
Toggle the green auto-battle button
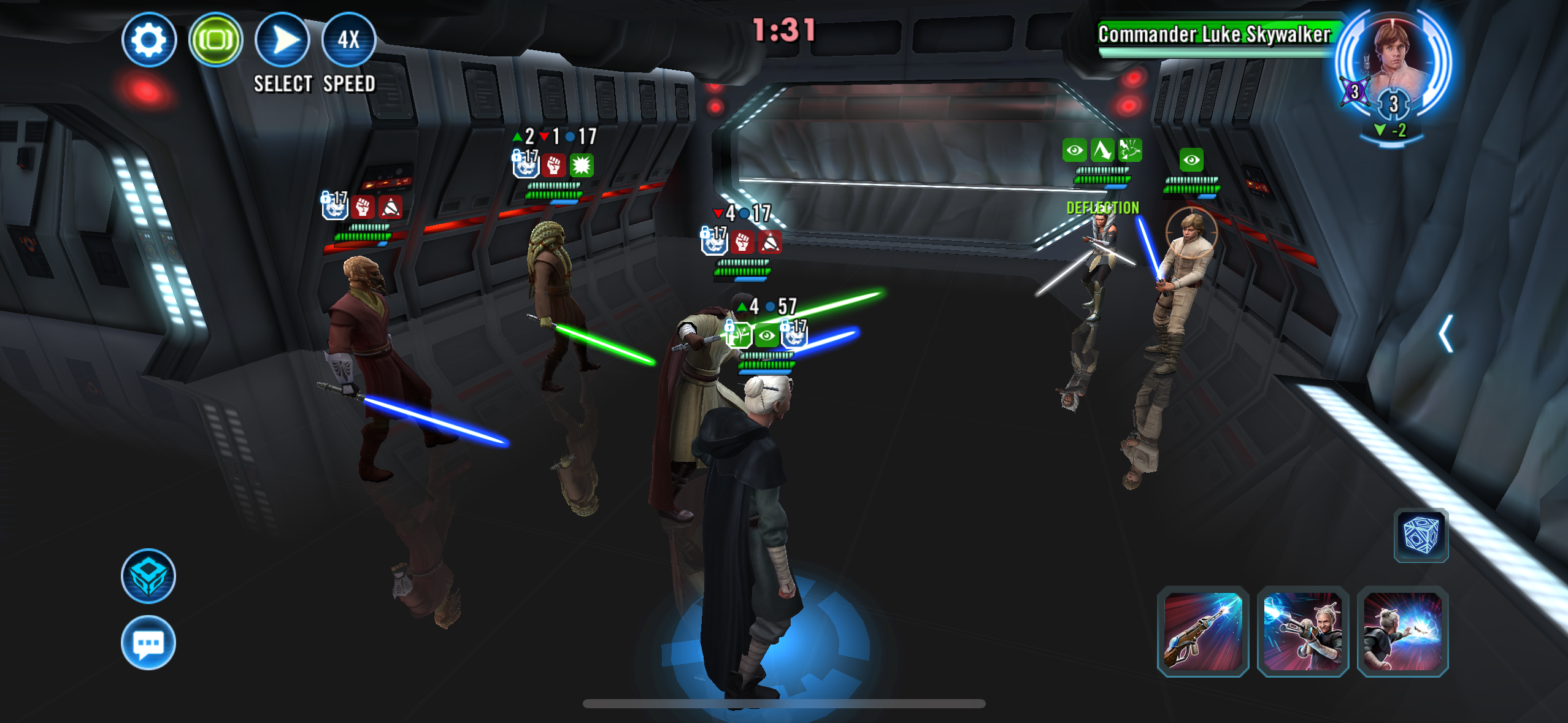point(215,40)
